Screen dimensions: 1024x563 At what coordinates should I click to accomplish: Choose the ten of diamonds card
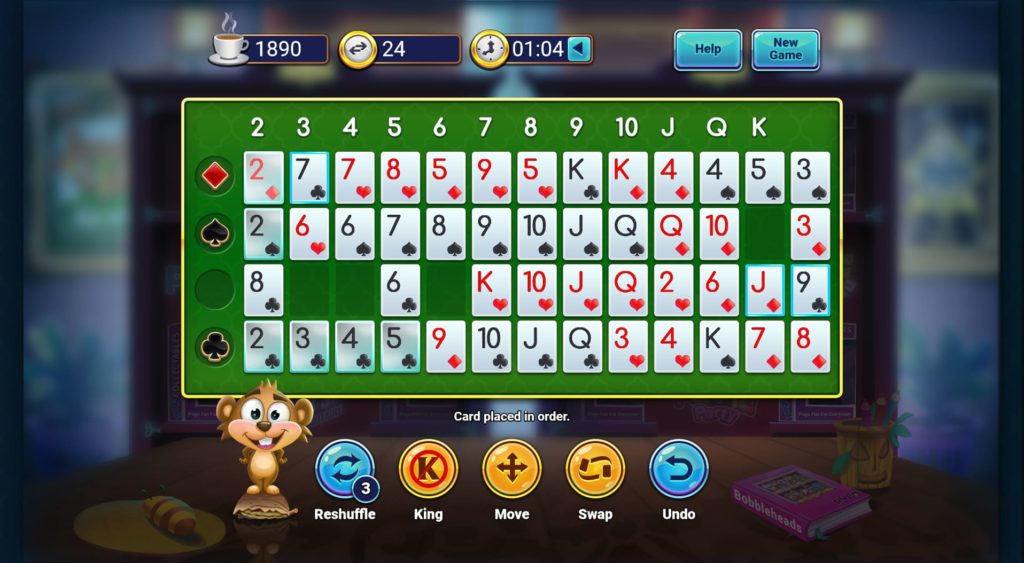pos(719,234)
